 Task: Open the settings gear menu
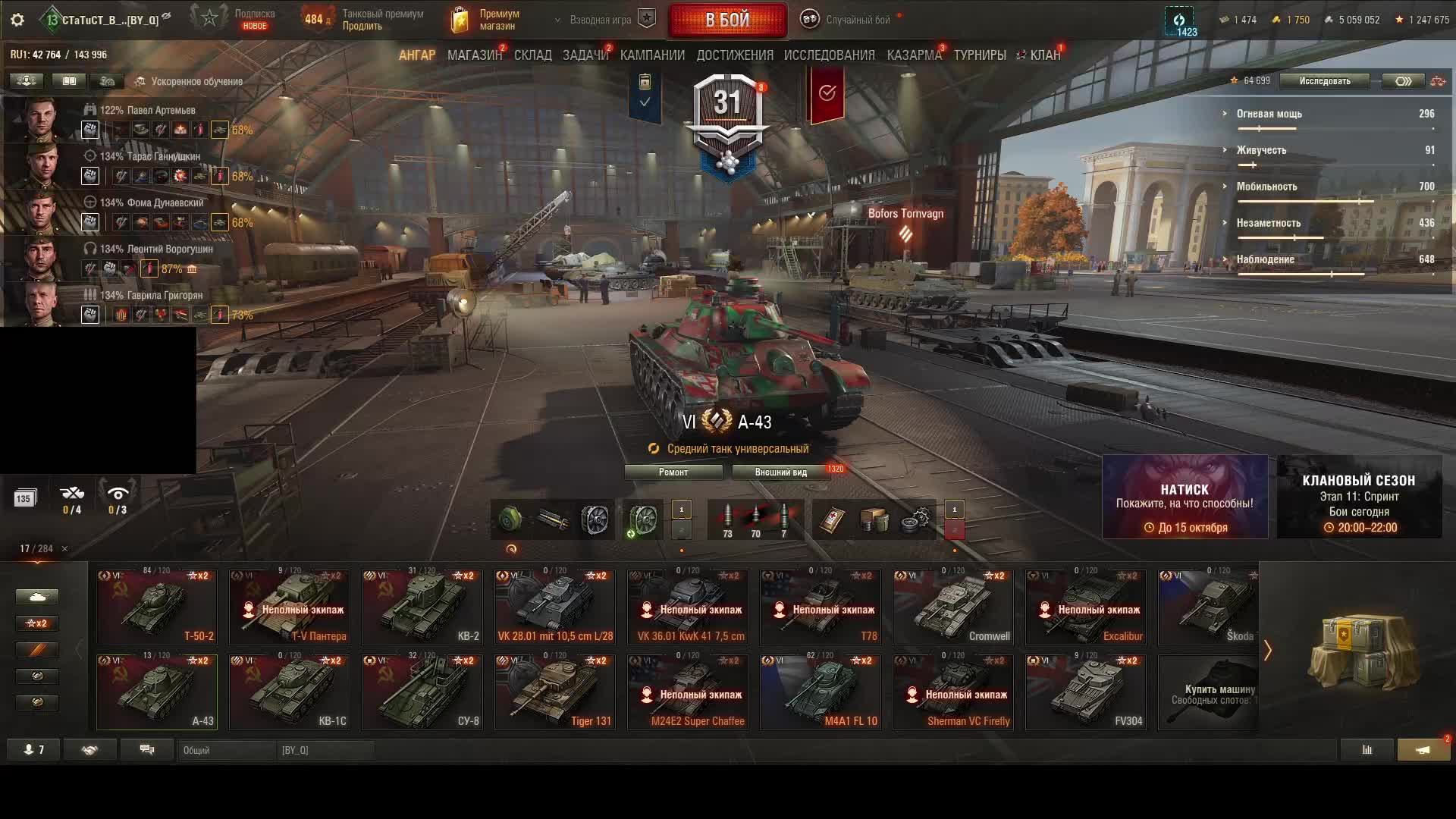coord(17,20)
